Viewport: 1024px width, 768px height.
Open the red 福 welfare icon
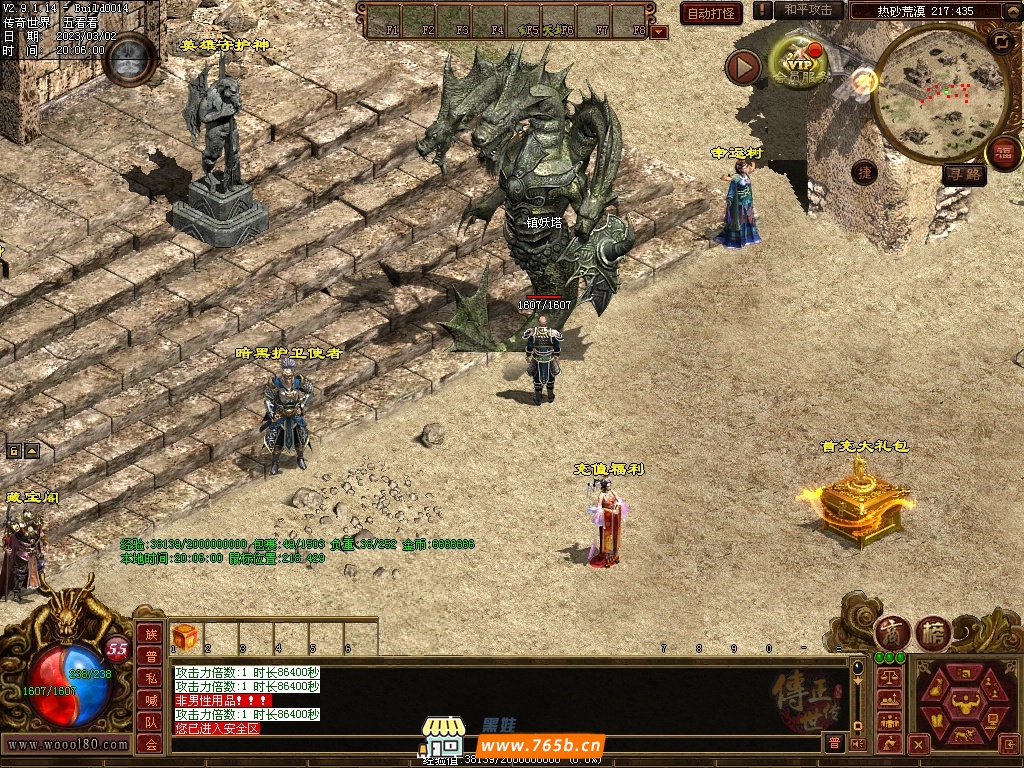coord(1003,153)
